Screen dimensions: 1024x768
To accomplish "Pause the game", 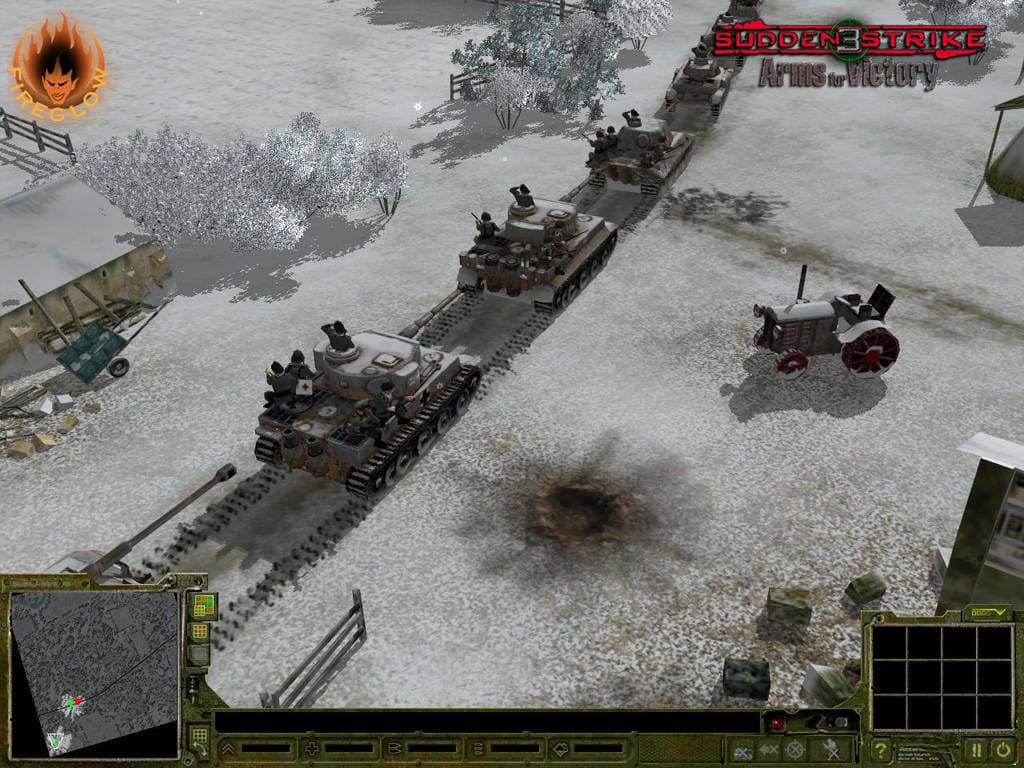I will (x=975, y=749).
